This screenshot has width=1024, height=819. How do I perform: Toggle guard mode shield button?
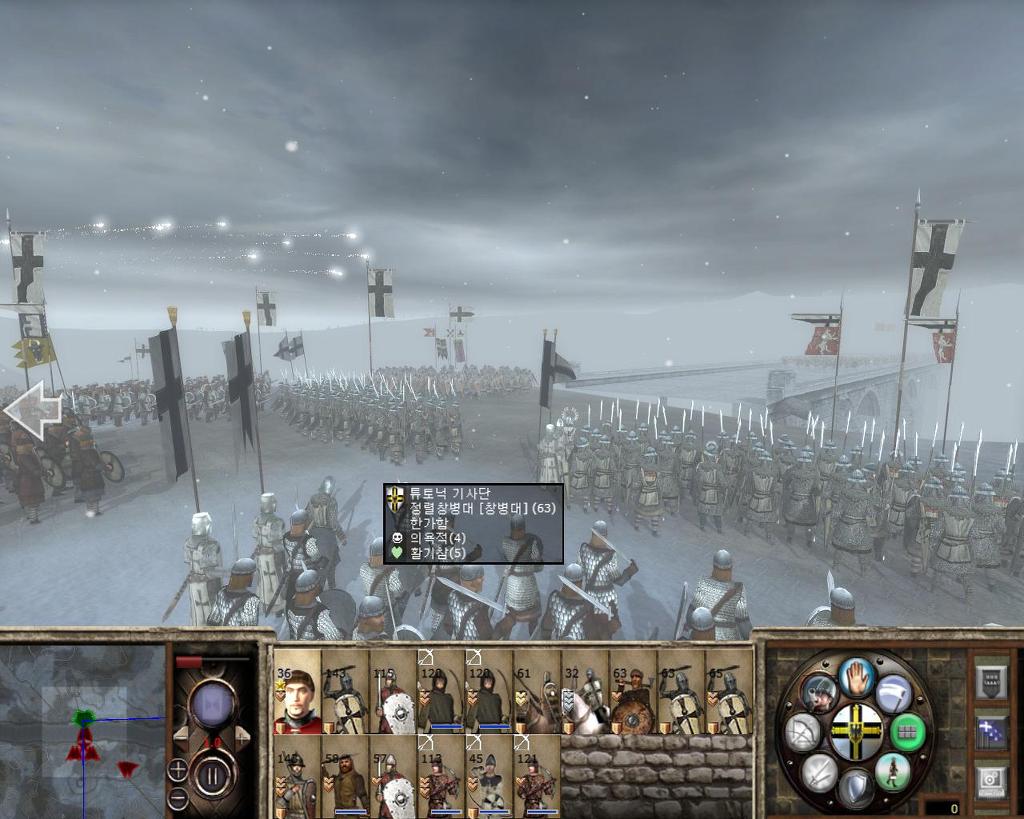(x=856, y=787)
